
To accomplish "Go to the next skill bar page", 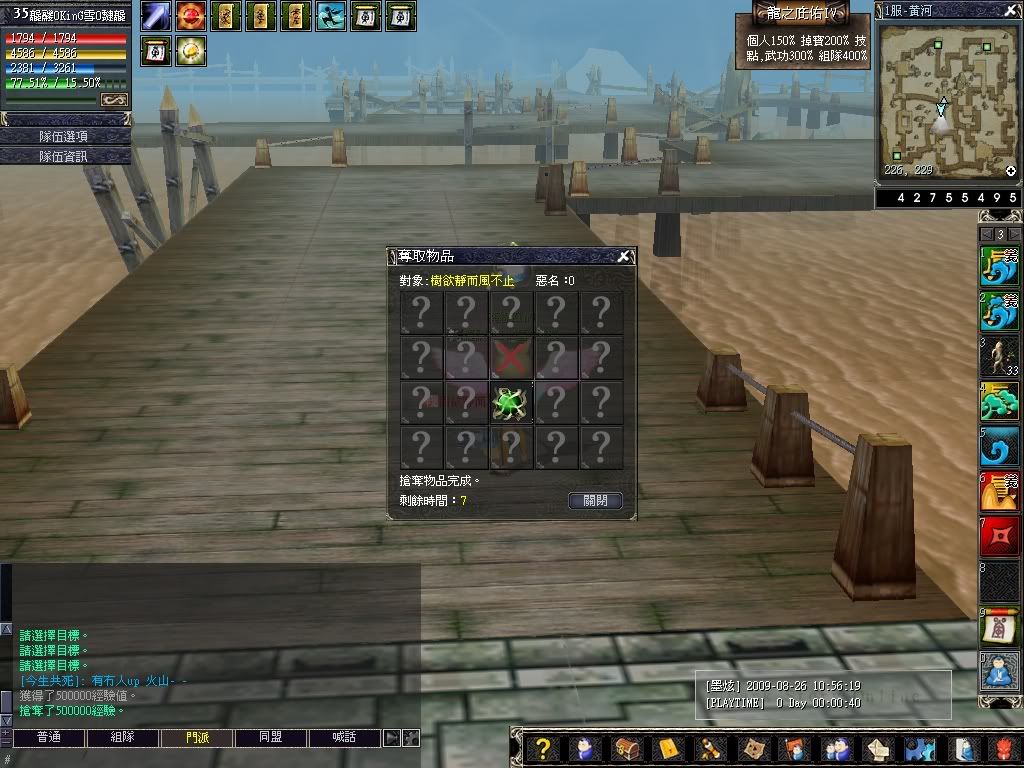I will (1014, 234).
